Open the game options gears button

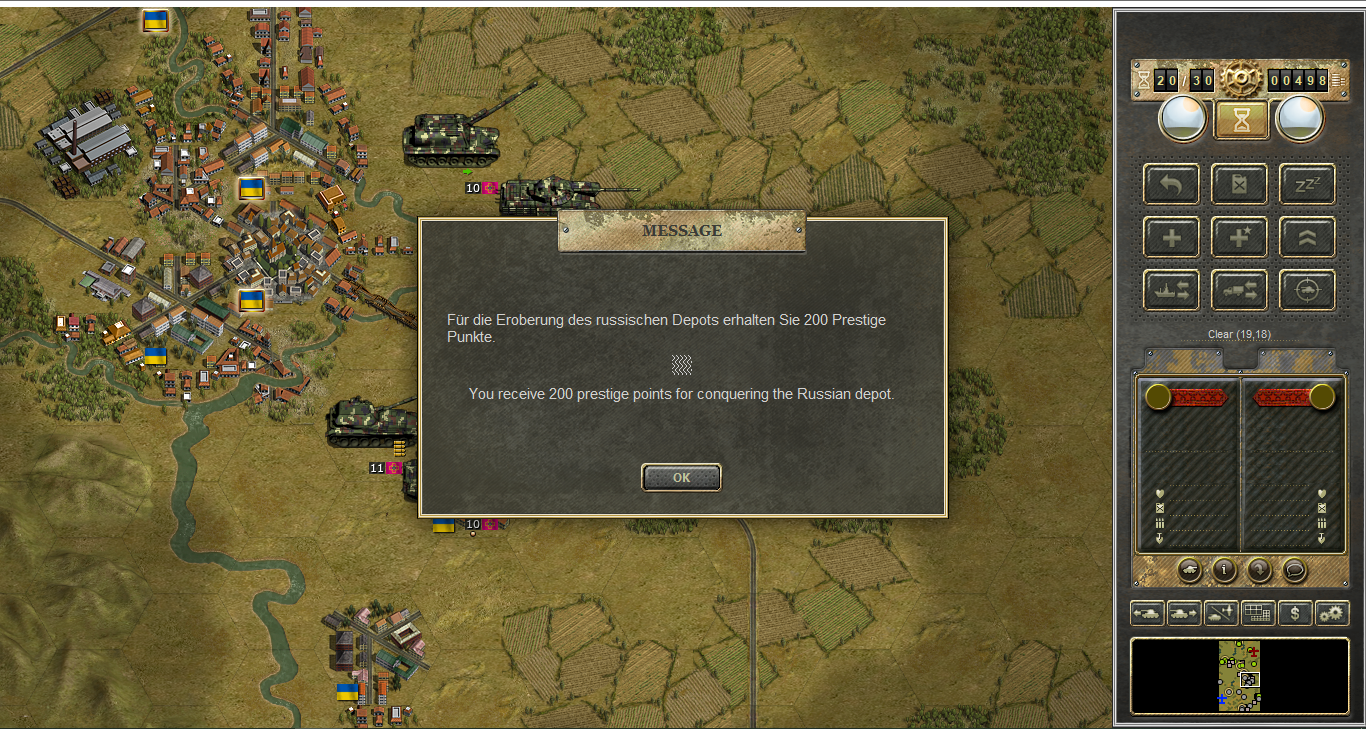coord(1332,613)
